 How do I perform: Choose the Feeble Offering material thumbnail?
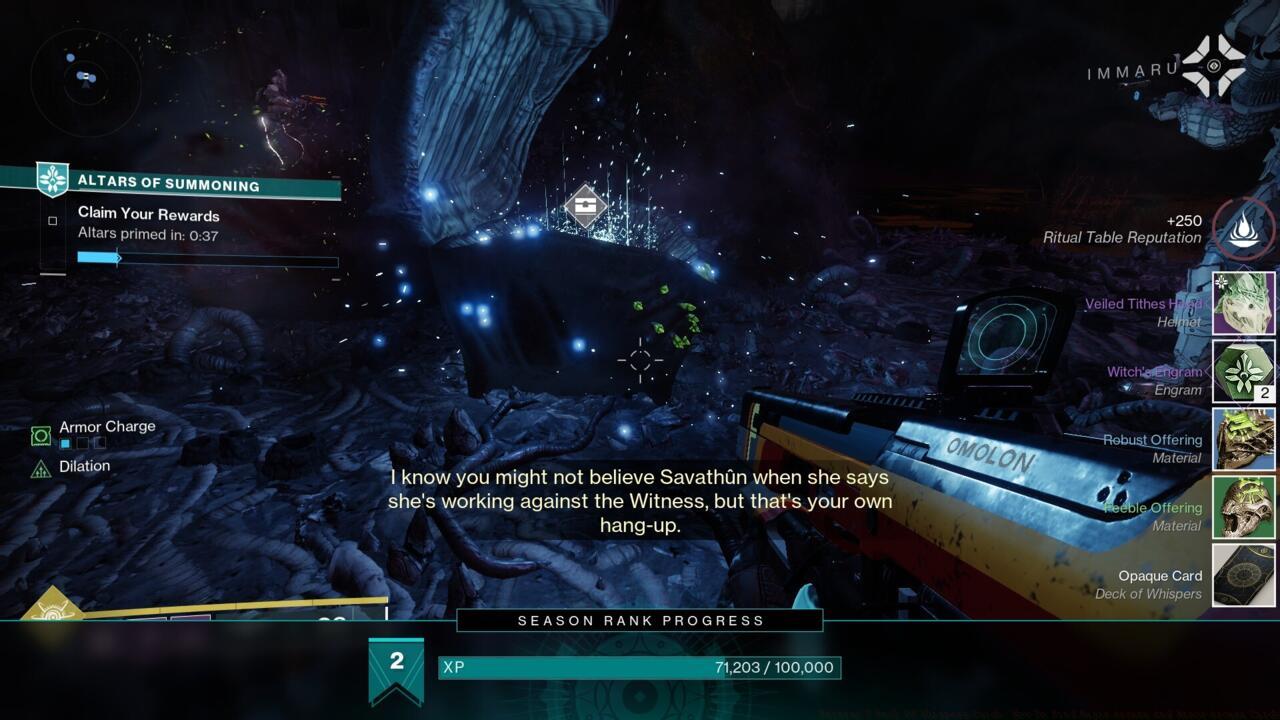[1244, 507]
